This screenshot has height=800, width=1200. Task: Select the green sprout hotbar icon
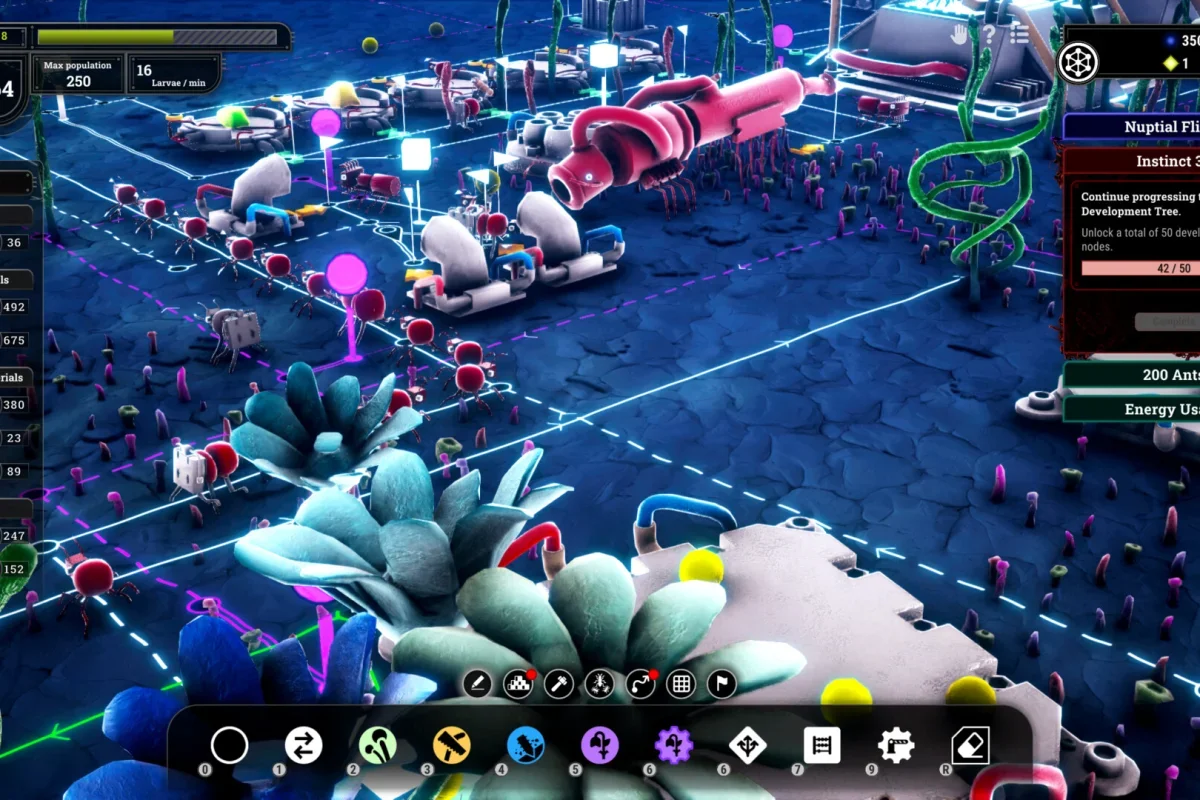pos(377,745)
